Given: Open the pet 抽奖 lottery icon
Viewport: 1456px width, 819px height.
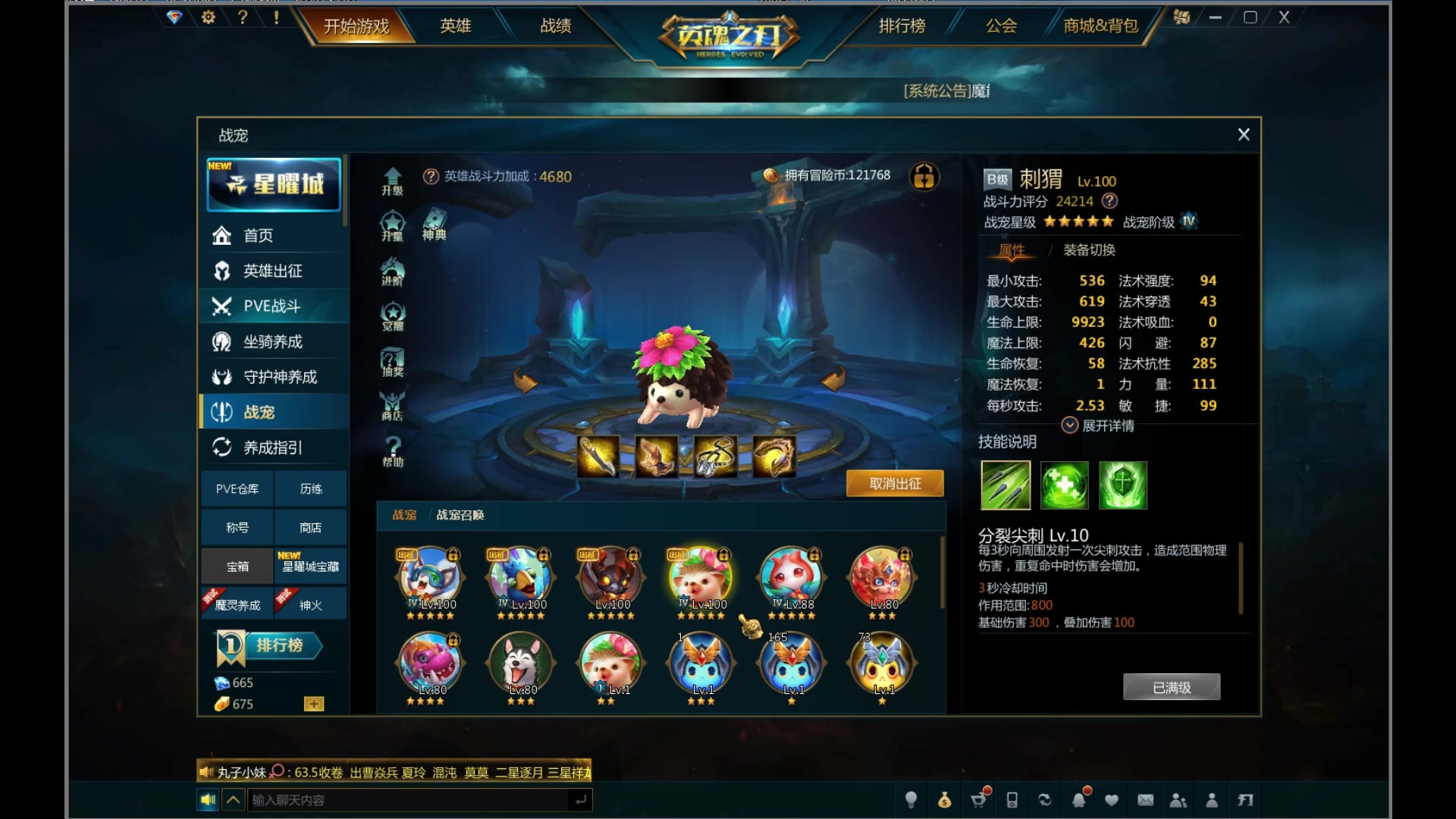Looking at the screenshot, I should pos(393,362).
